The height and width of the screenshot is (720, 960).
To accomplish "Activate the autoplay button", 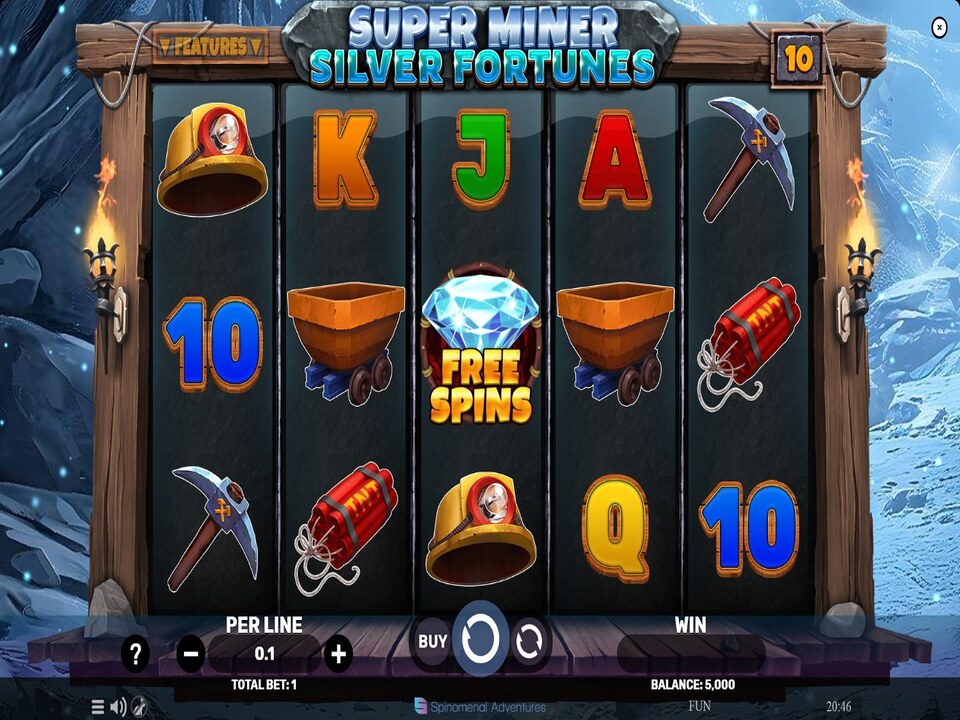I will (x=529, y=641).
